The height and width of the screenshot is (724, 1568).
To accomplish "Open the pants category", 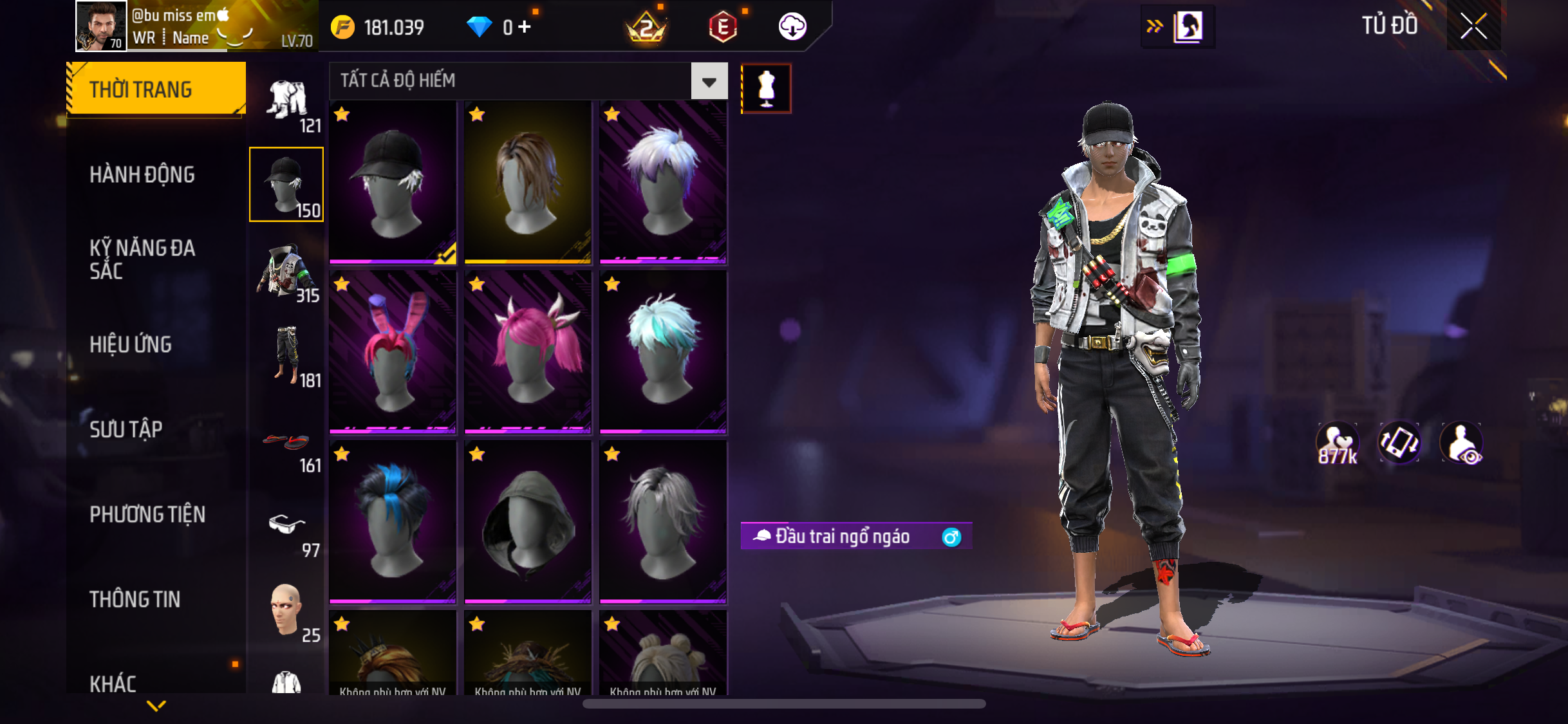I will [287, 355].
